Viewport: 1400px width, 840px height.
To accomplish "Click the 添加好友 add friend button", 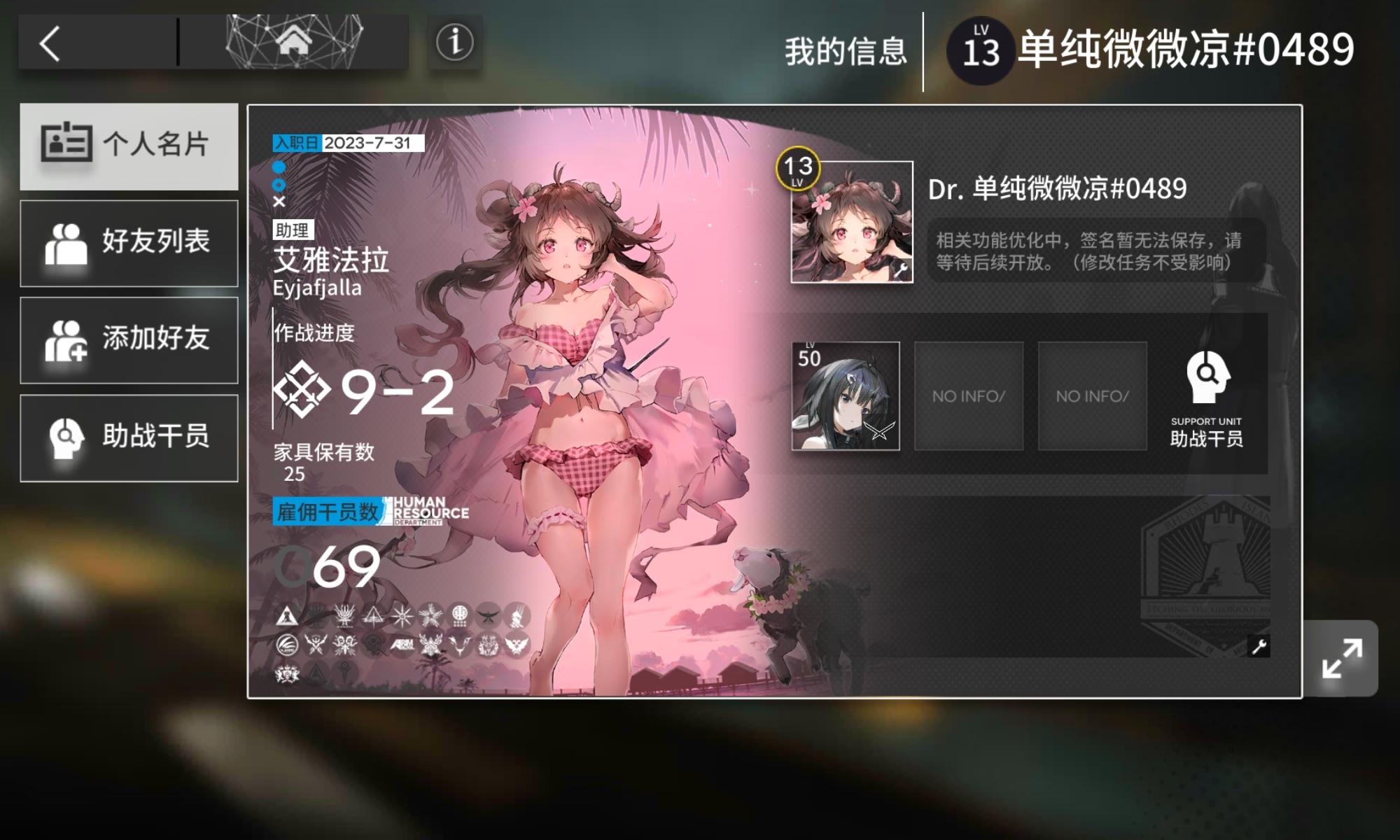I will click(x=129, y=339).
